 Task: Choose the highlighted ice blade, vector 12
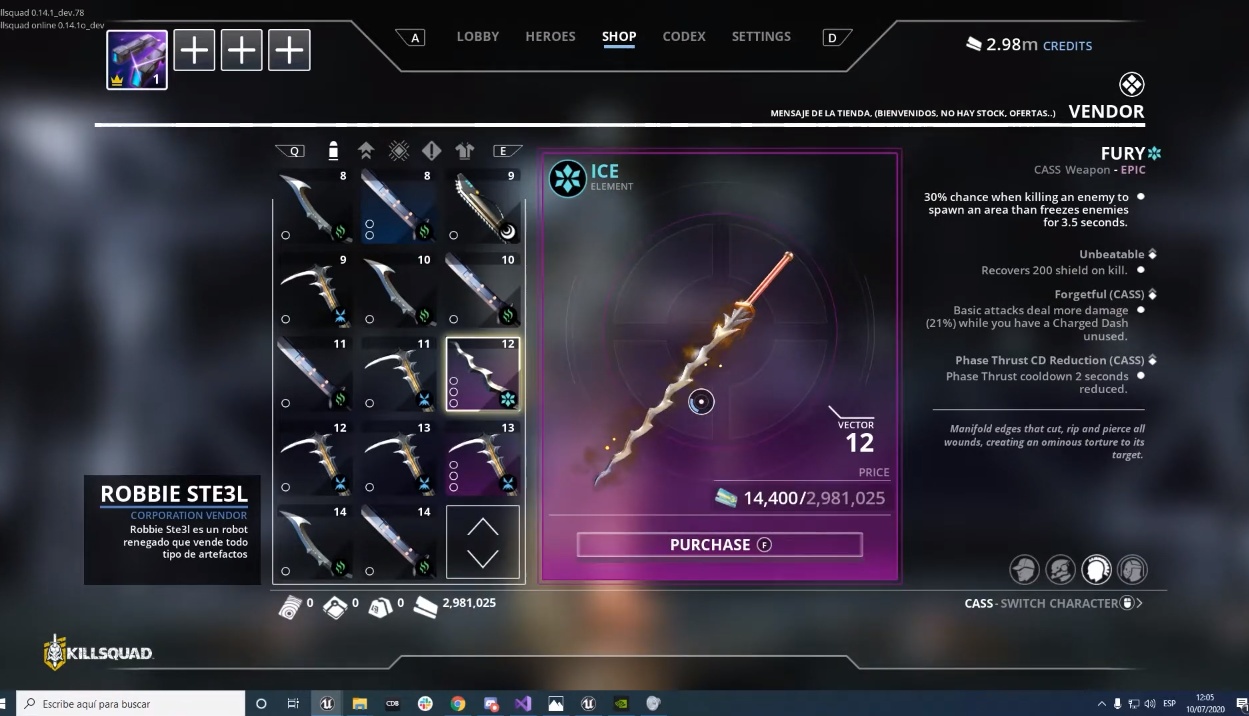pyautogui.click(x=483, y=374)
